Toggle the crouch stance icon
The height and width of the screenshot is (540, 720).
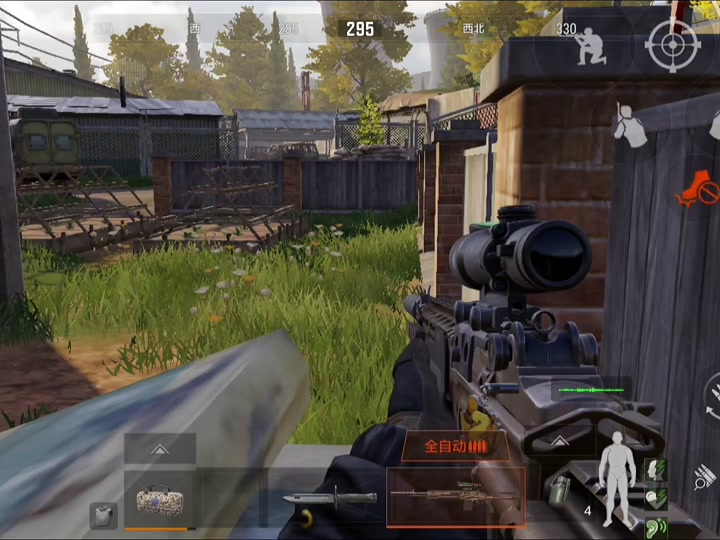coord(590,45)
